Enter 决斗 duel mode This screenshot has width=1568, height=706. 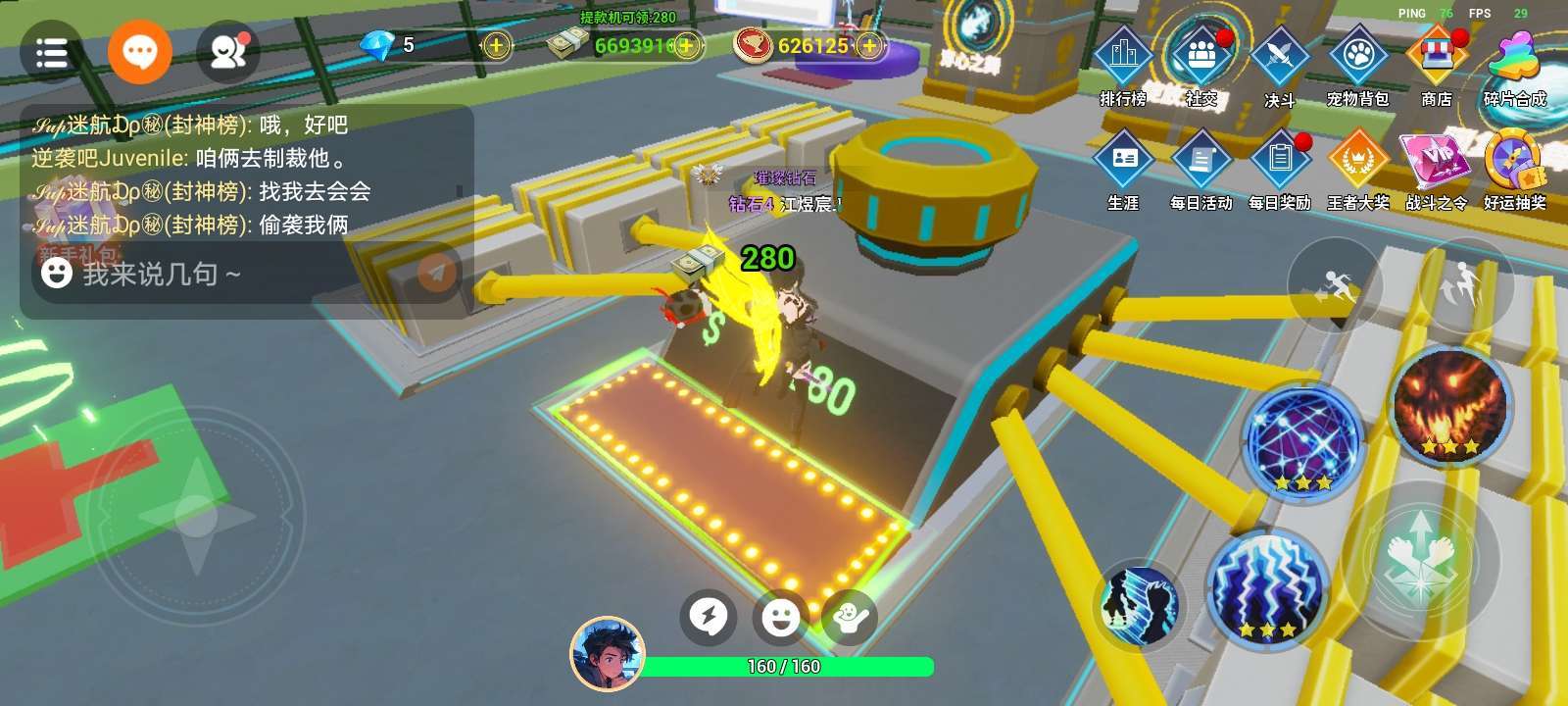tap(1280, 63)
